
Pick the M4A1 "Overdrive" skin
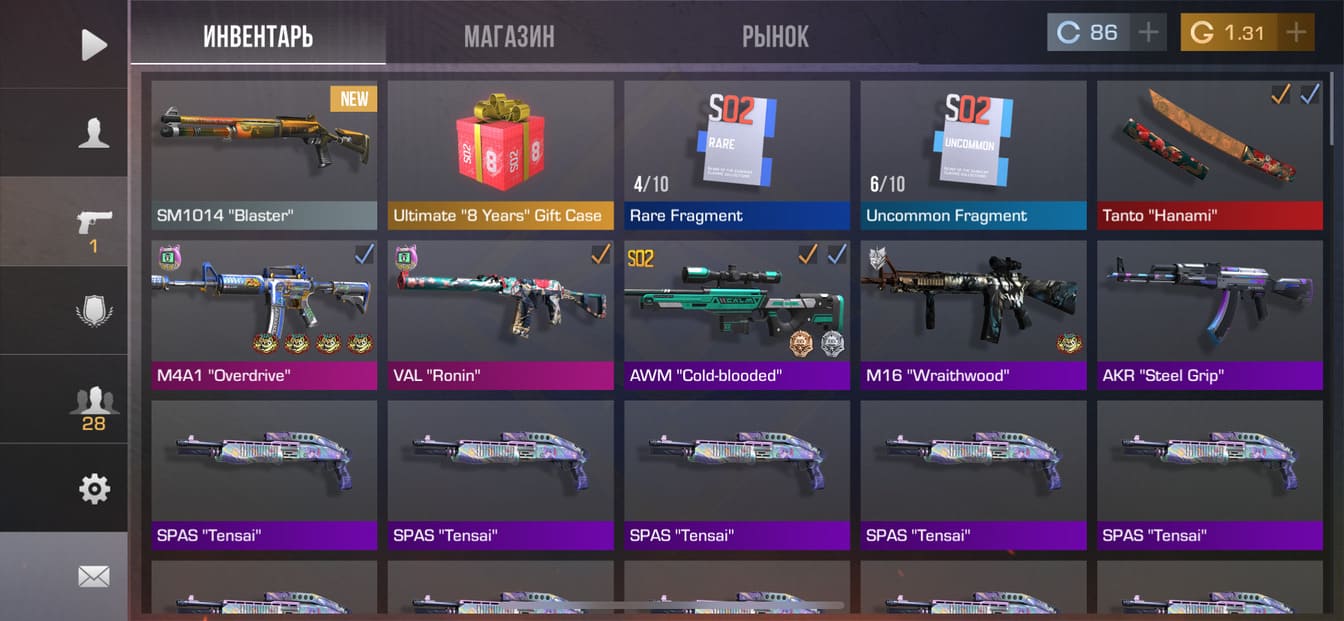tap(264, 315)
